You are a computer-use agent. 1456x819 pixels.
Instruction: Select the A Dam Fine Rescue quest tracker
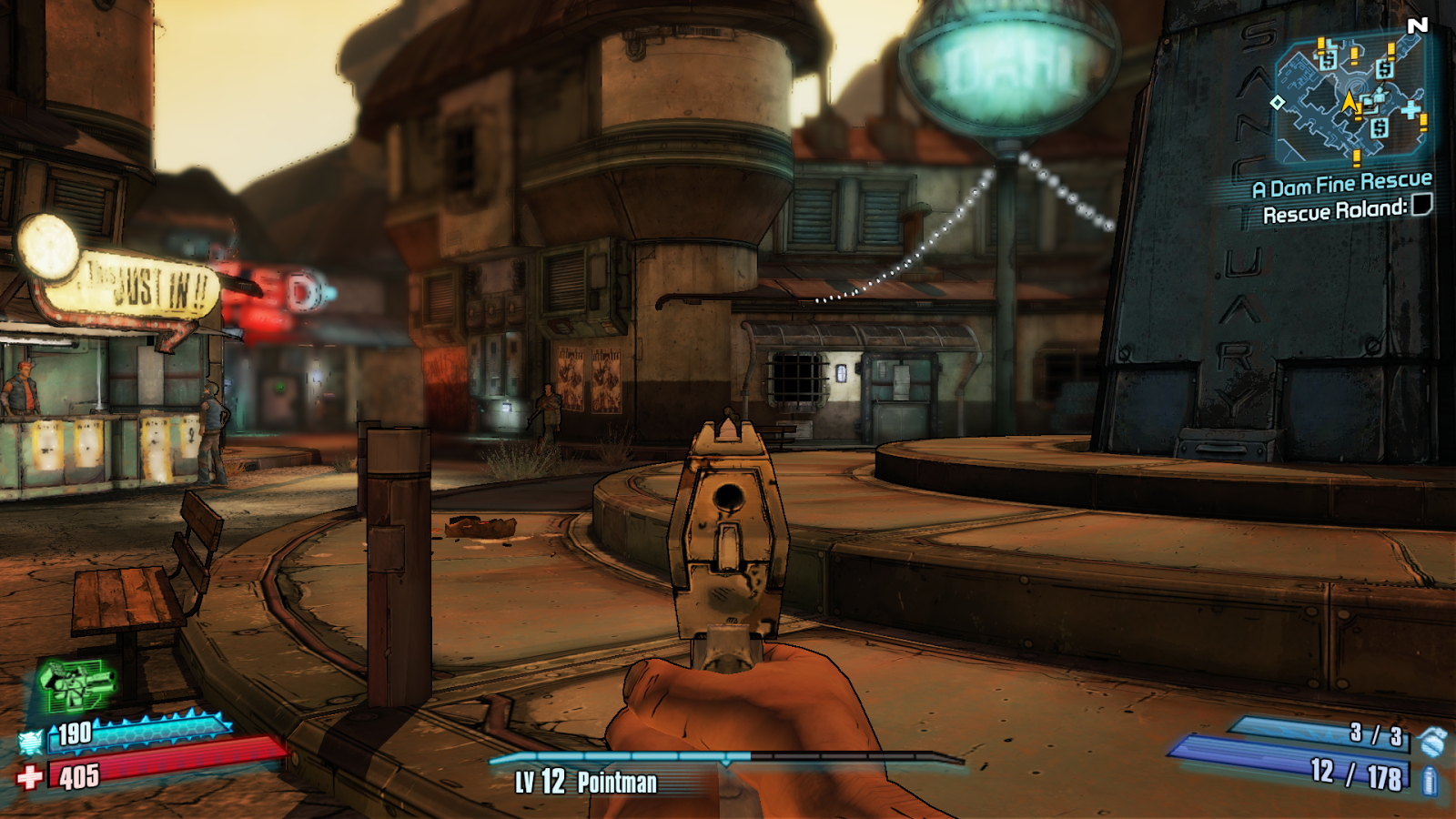click(x=1341, y=186)
